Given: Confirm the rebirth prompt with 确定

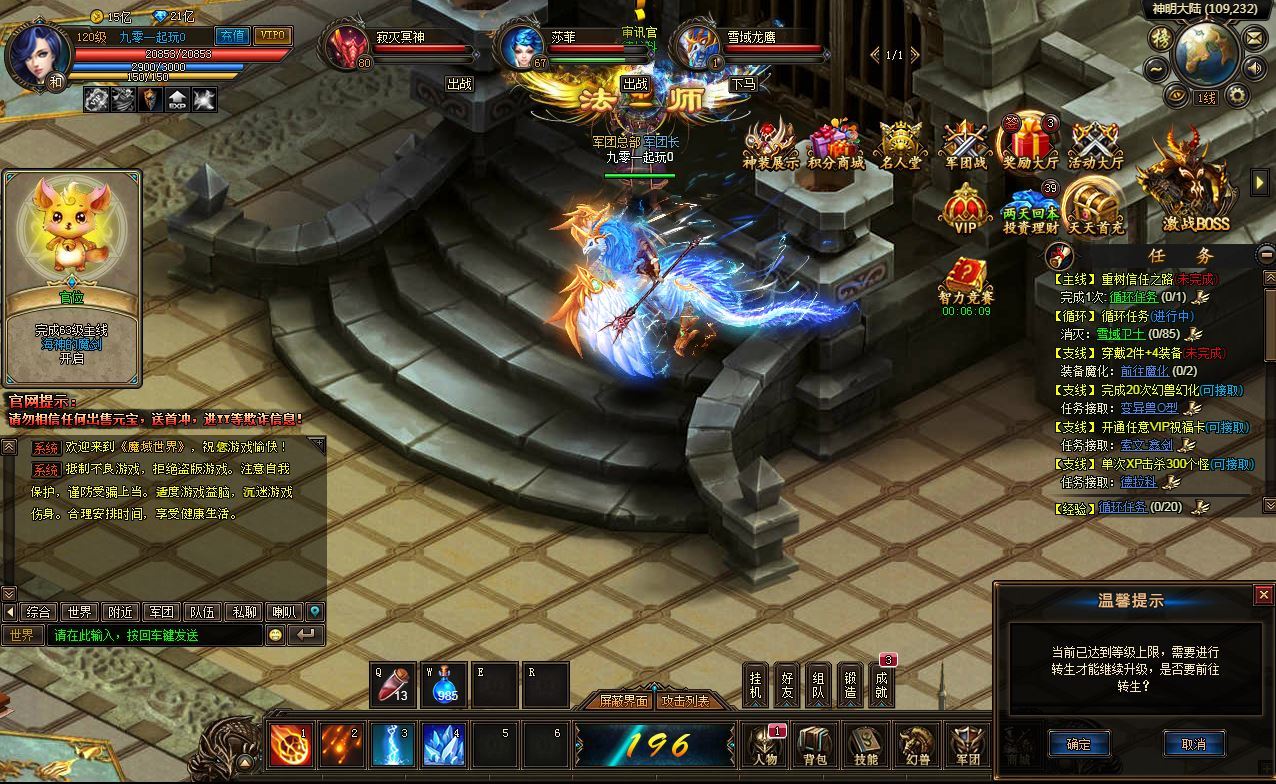Looking at the screenshot, I should pos(1079,744).
